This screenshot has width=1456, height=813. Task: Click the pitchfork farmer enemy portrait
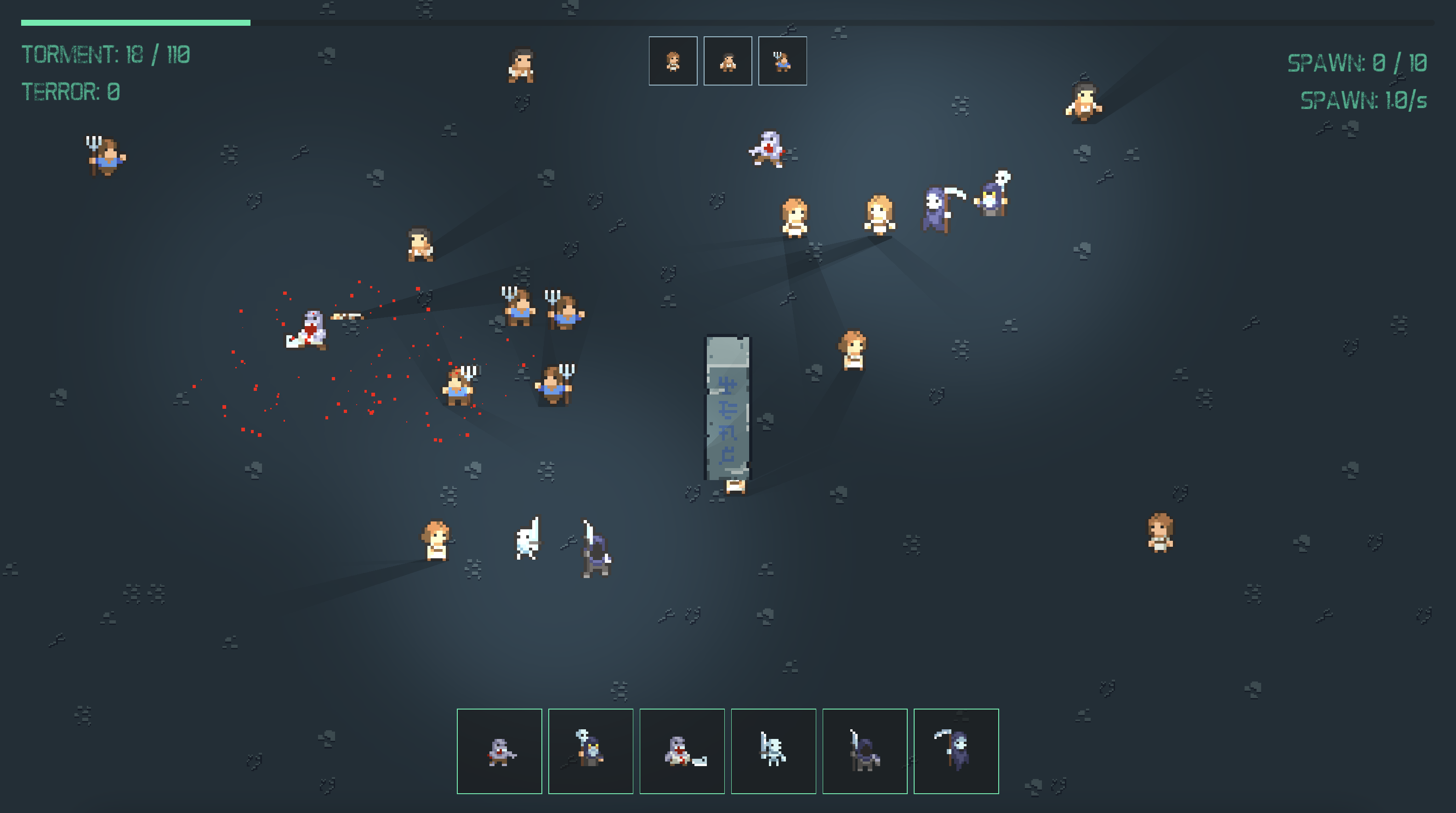click(782, 61)
